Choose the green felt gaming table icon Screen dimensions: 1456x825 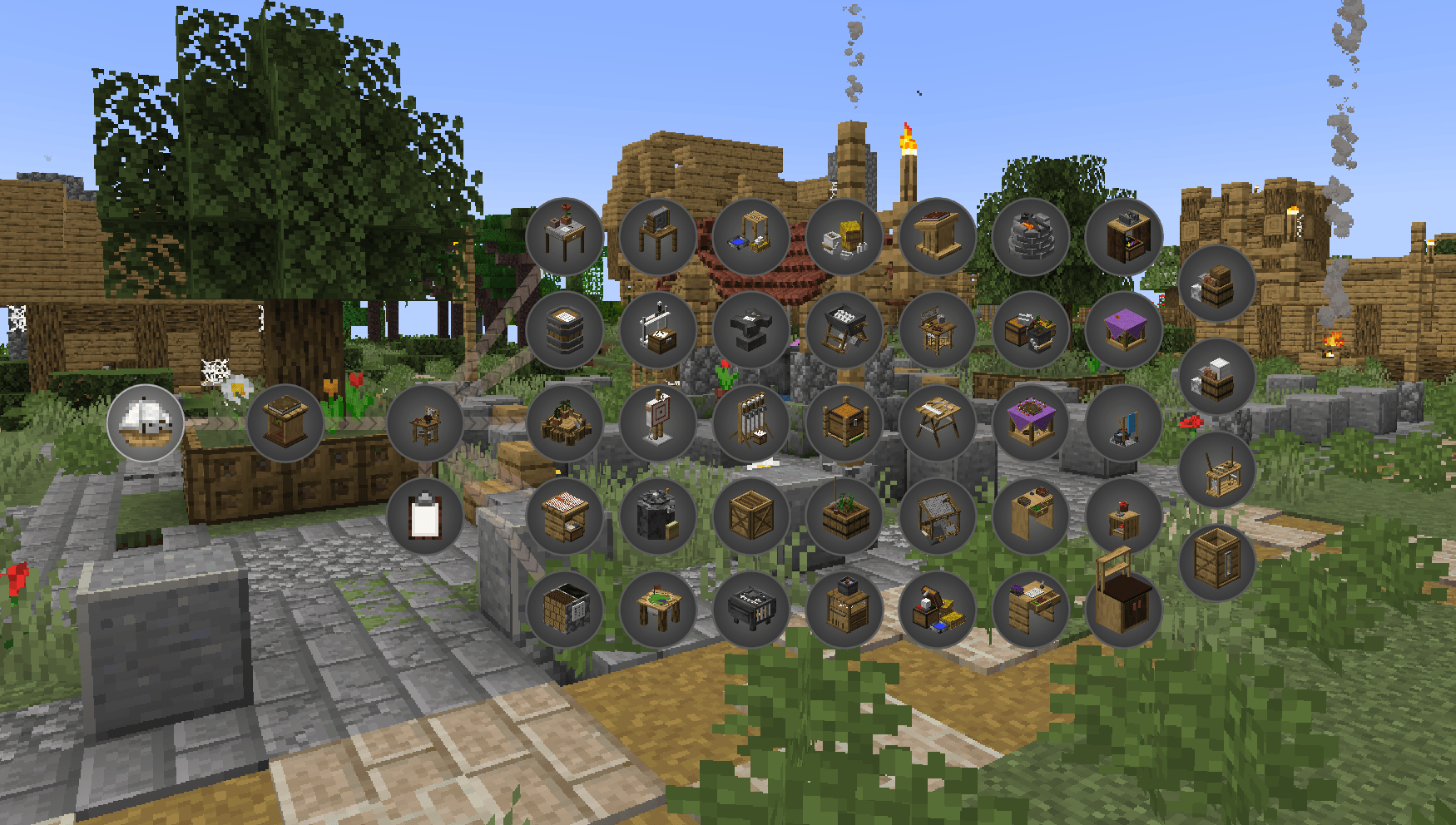660,610
